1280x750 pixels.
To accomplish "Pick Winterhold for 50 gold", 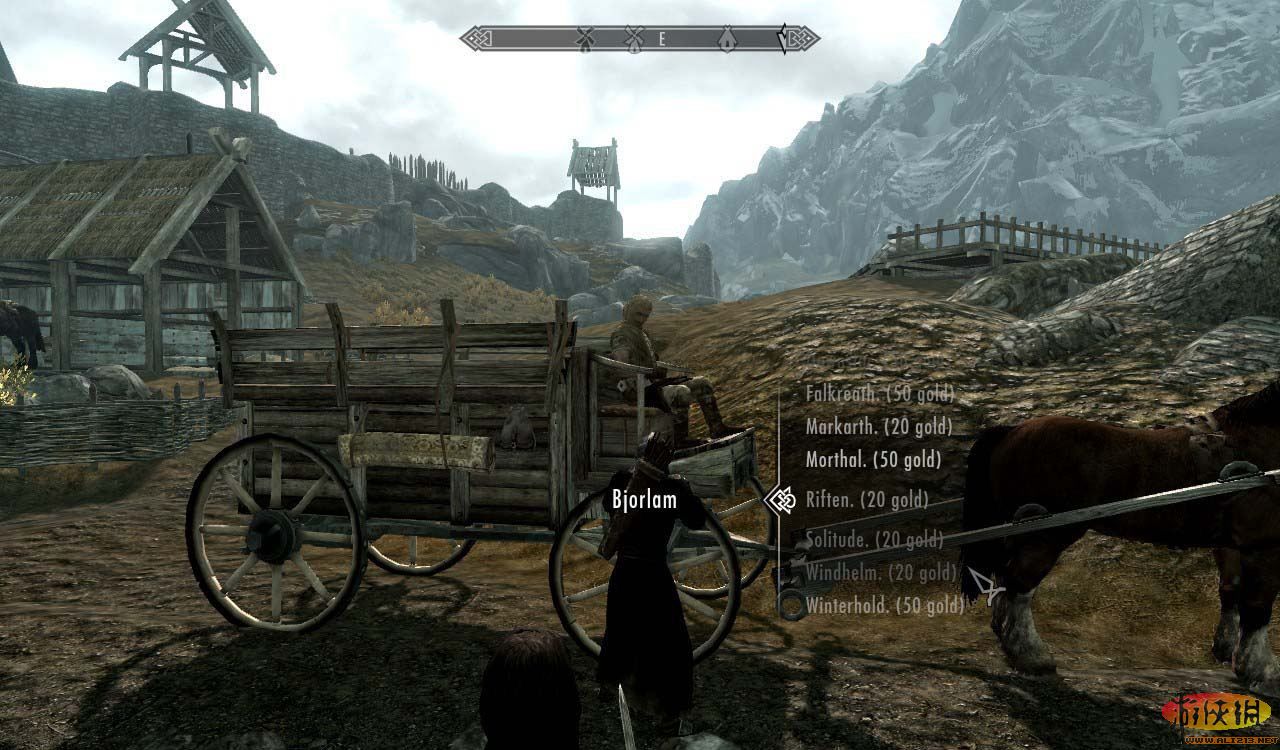I will [885, 605].
